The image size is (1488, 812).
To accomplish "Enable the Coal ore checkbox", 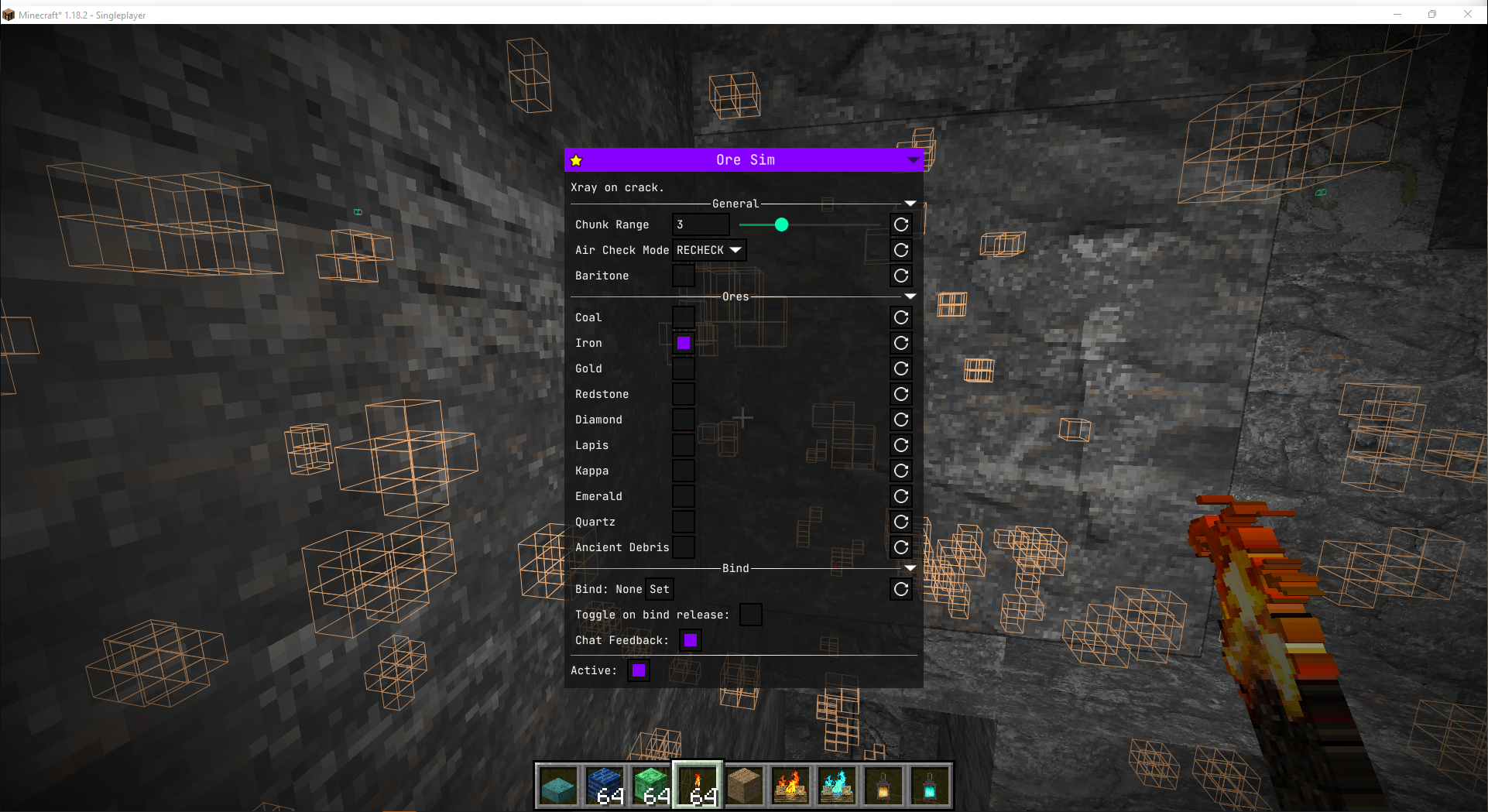I will coord(683,317).
